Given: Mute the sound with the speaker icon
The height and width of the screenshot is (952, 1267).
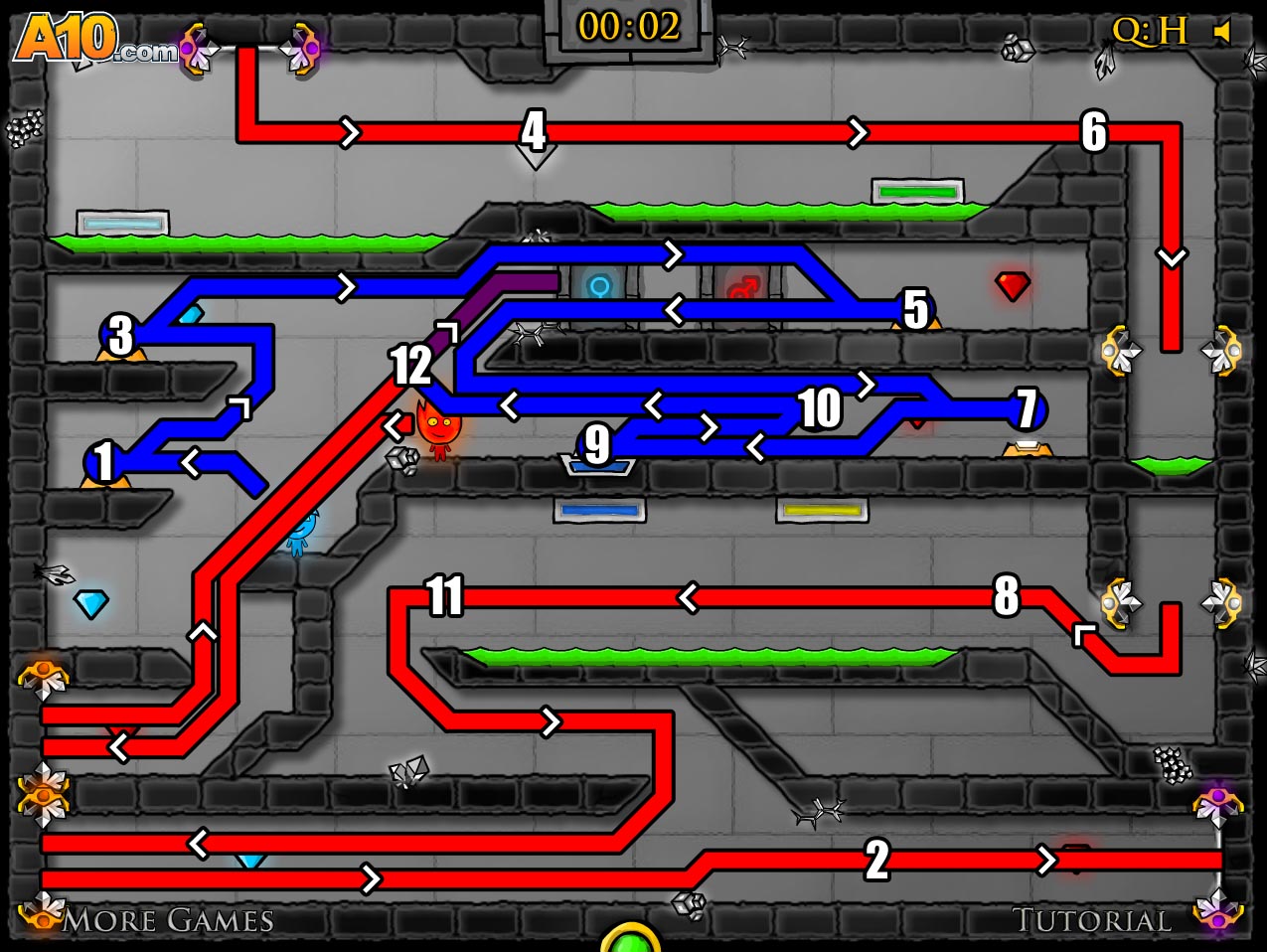Looking at the screenshot, I should 1222,32.
